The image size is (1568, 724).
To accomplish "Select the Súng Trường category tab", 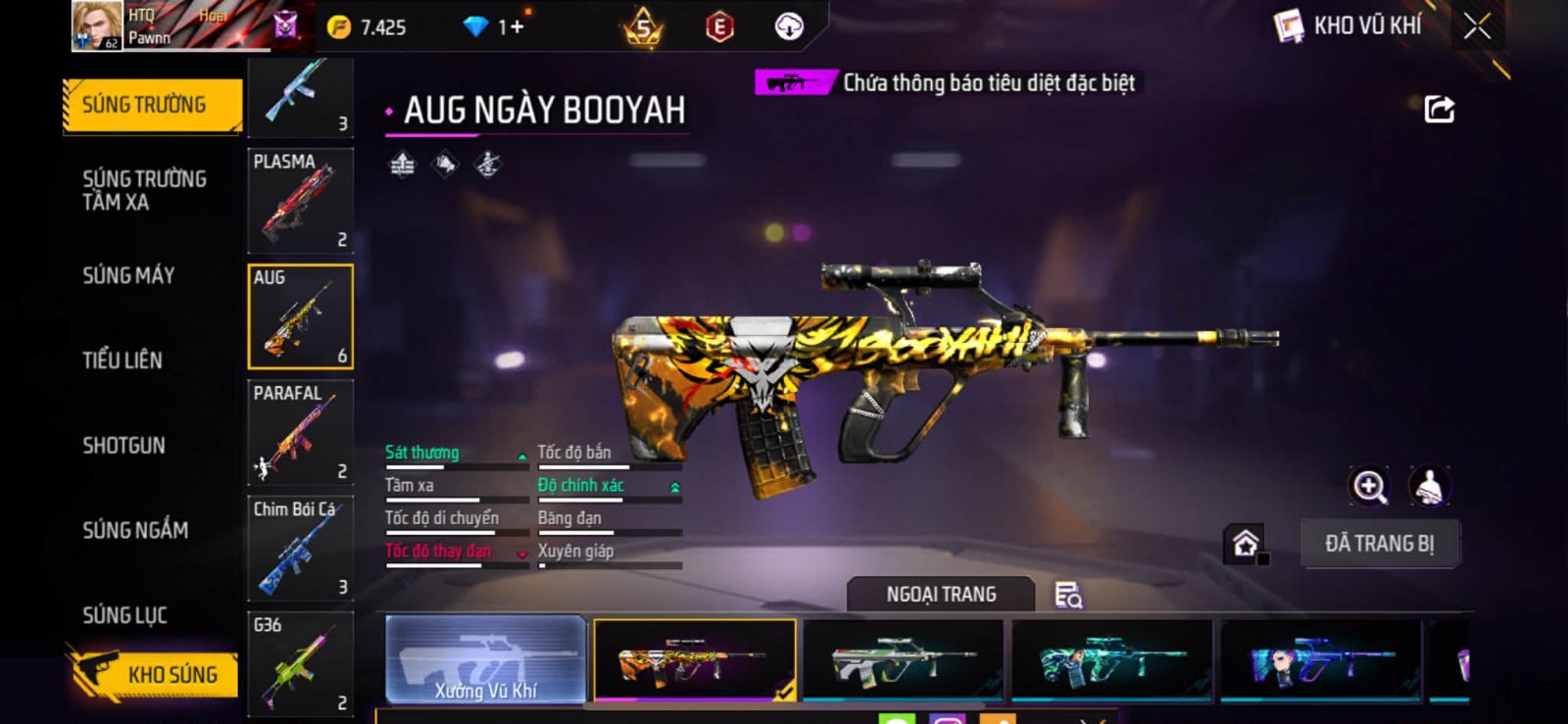I will [152, 105].
